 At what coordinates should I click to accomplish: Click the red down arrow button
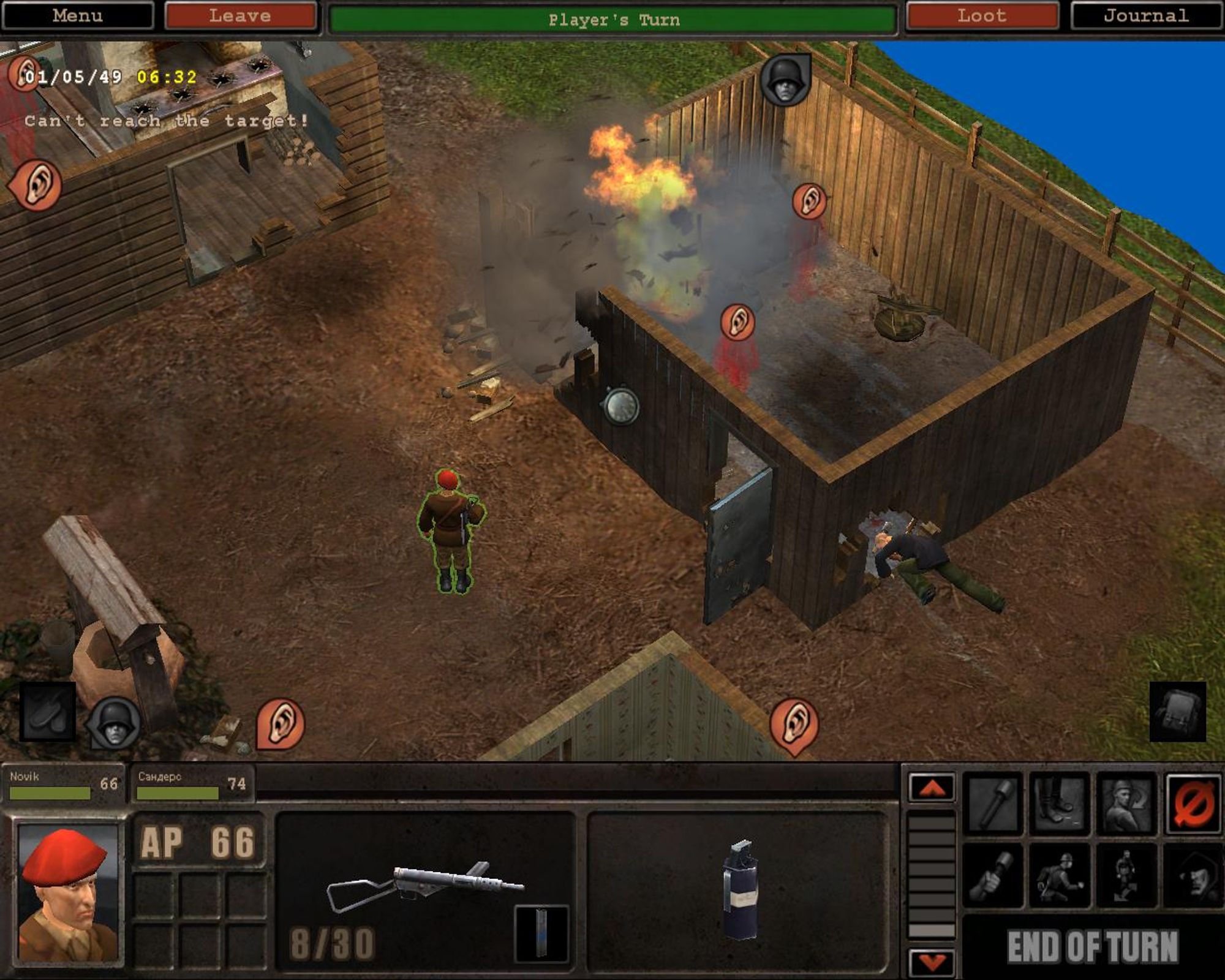[x=932, y=962]
